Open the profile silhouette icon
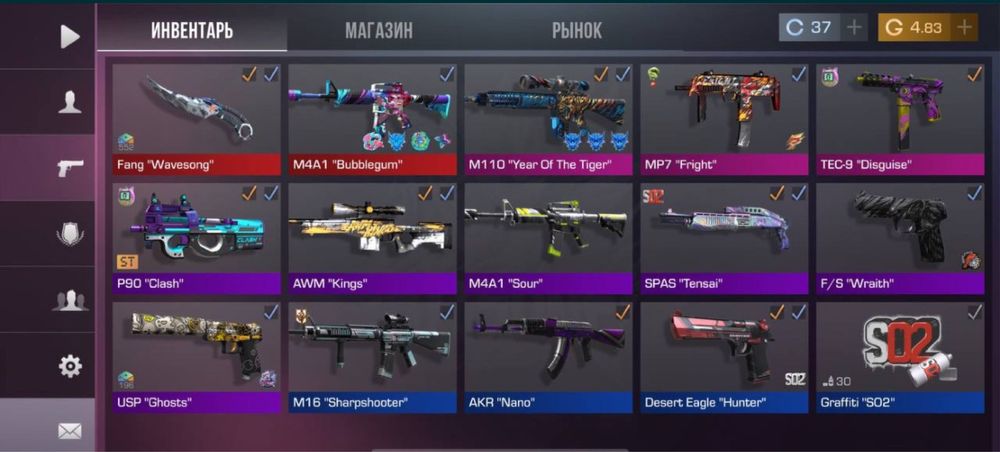 [x=69, y=101]
